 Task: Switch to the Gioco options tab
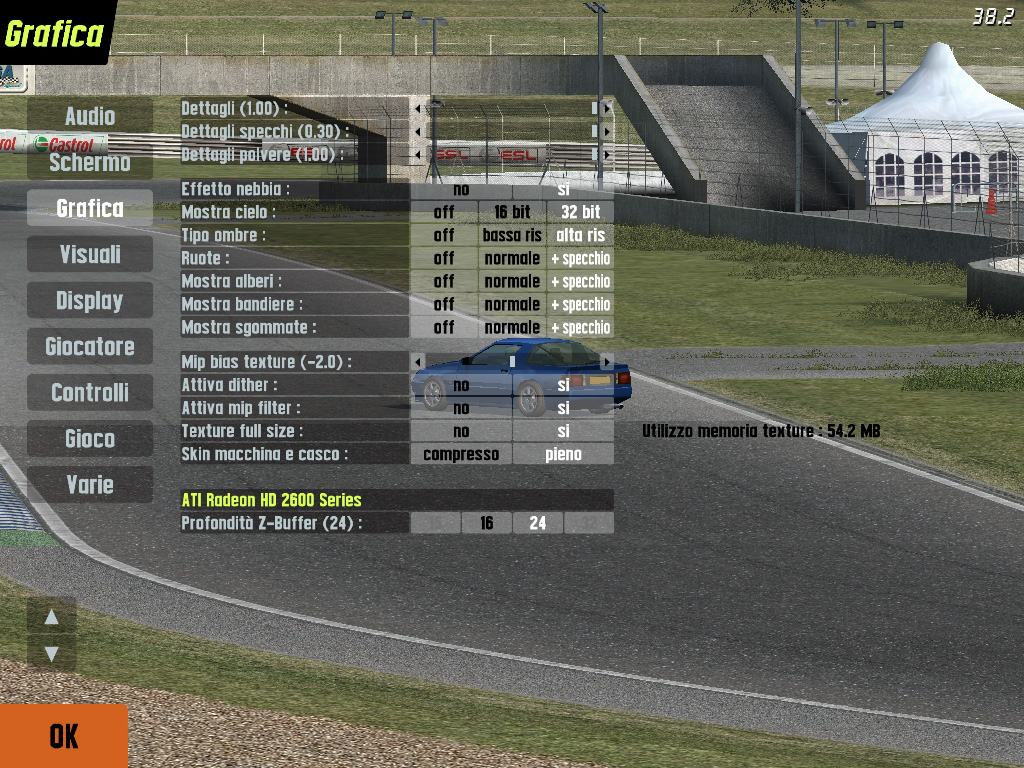click(x=90, y=438)
